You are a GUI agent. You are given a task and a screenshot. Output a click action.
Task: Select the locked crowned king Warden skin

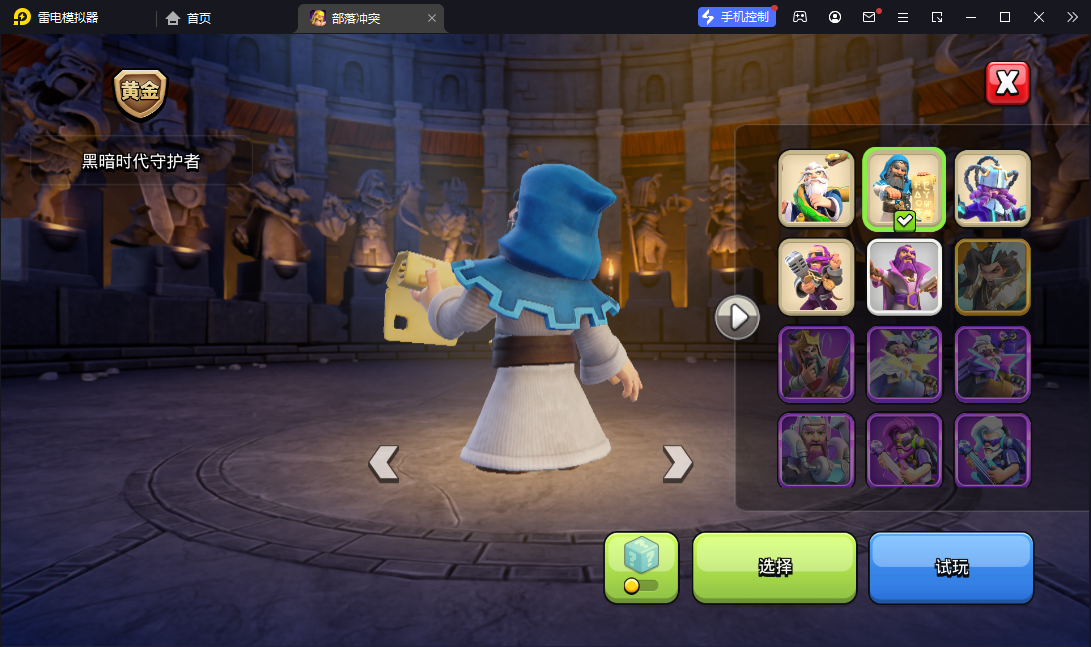click(816, 363)
